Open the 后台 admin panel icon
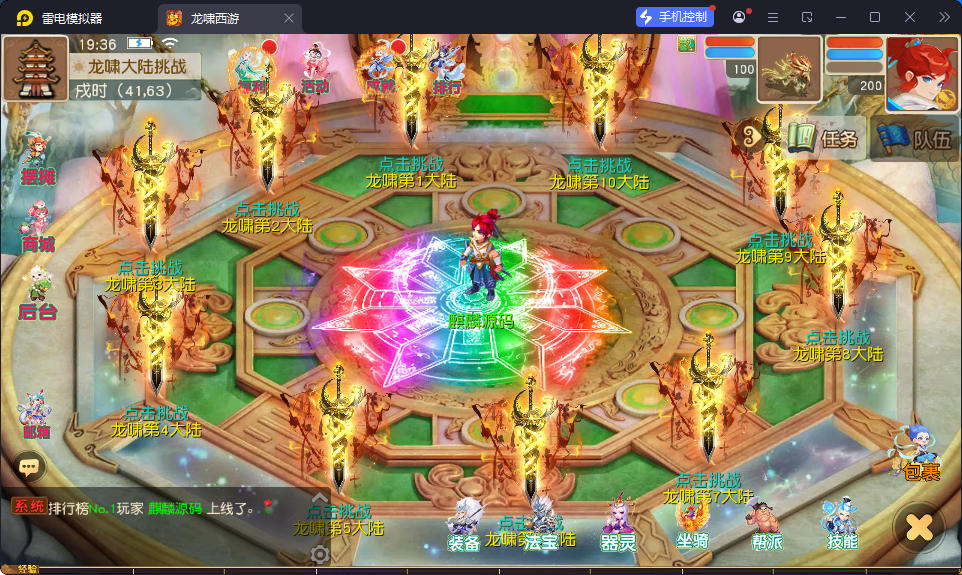The height and width of the screenshot is (575, 962). pos(38,293)
